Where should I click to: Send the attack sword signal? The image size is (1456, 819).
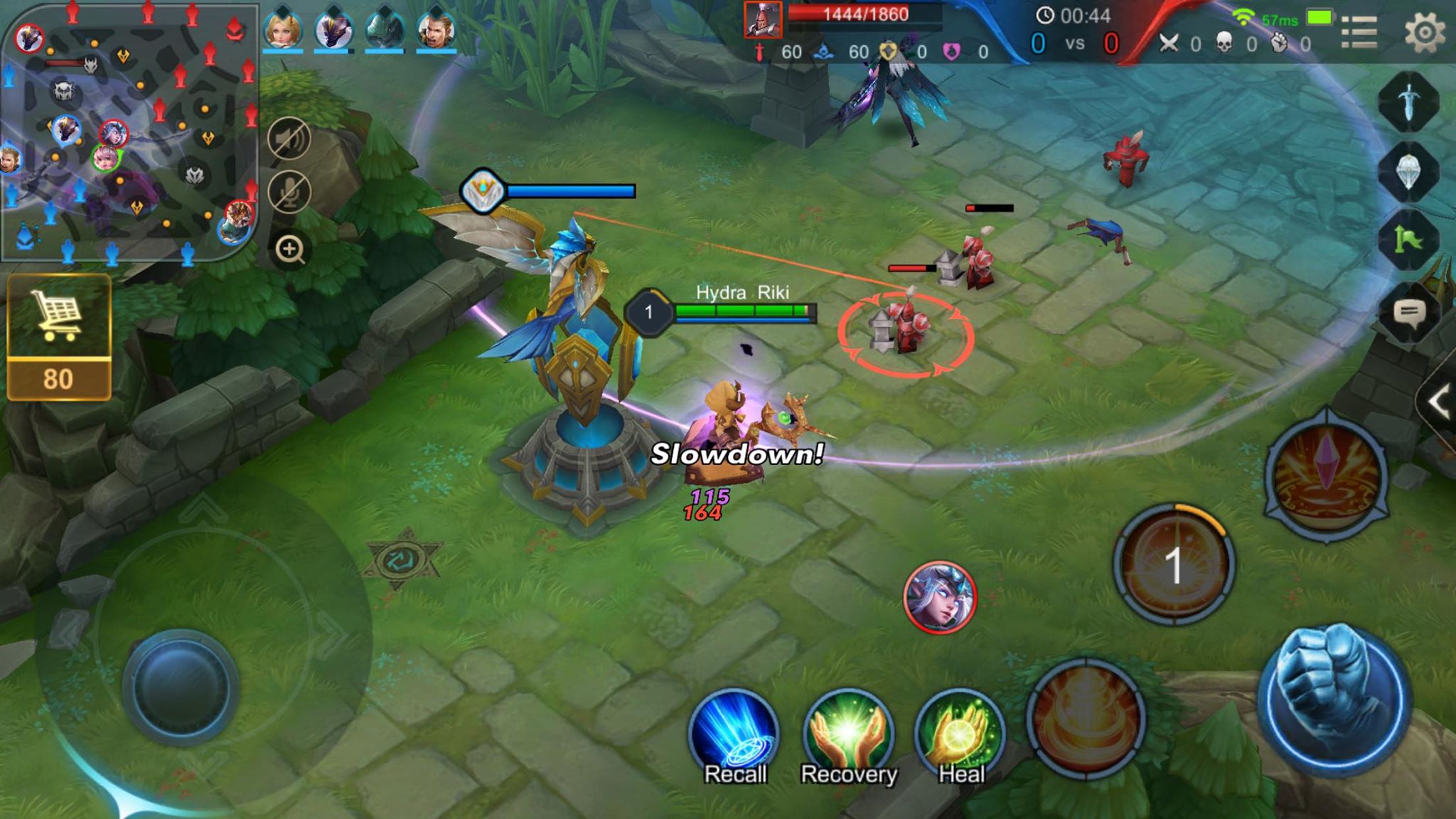click(1408, 102)
